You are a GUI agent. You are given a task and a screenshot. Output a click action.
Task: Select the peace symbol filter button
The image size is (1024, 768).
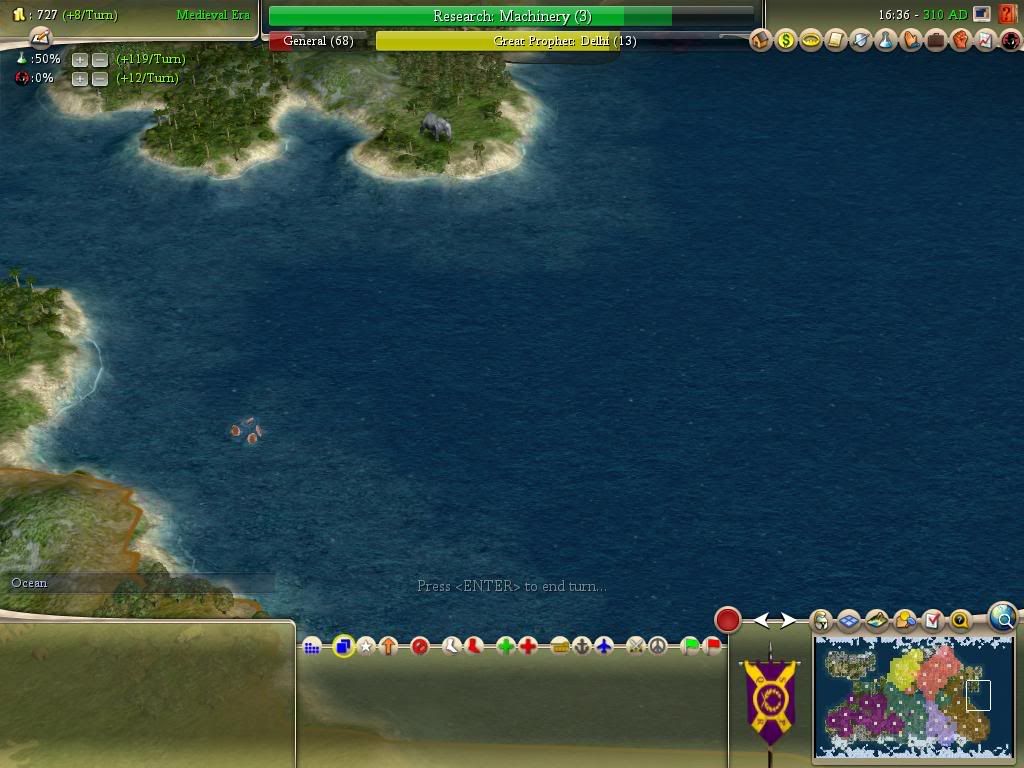657,646
